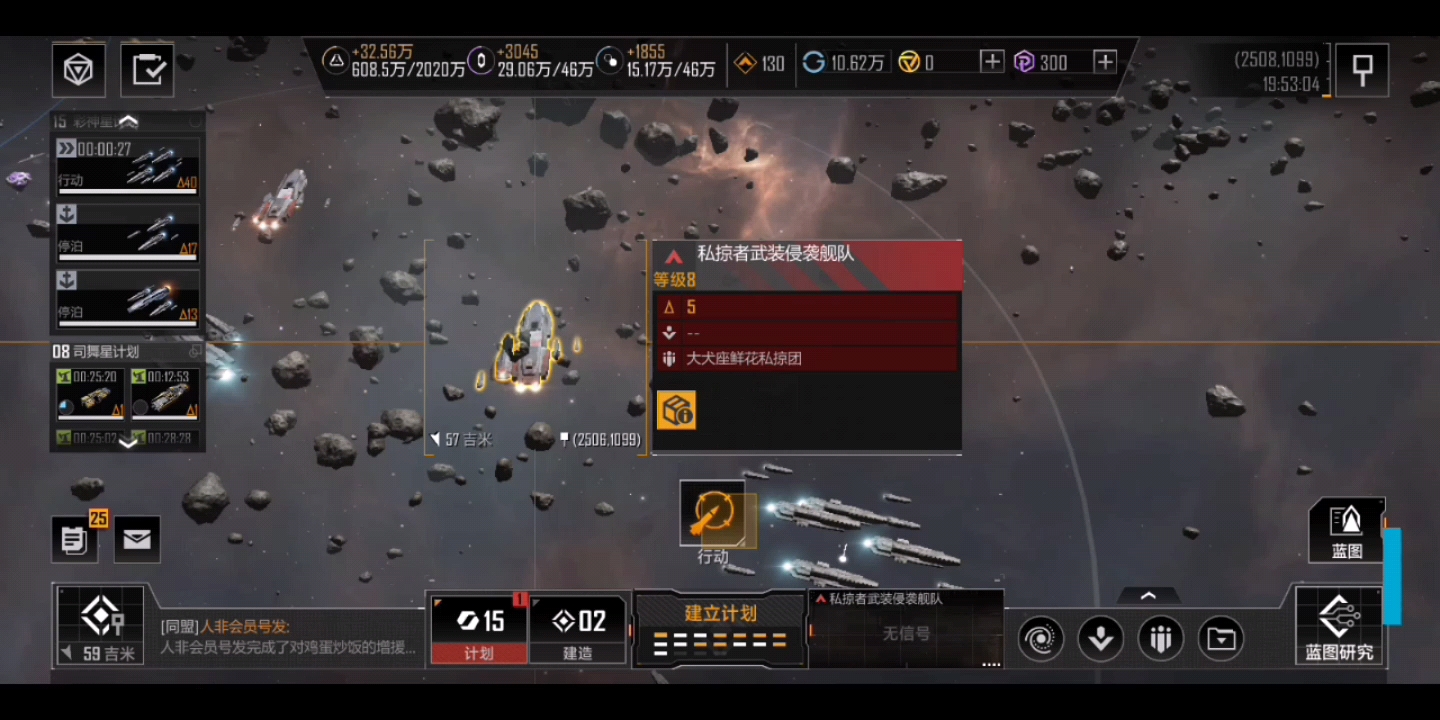Click the hexagonal base icon top-left

[x=78, y=69]
